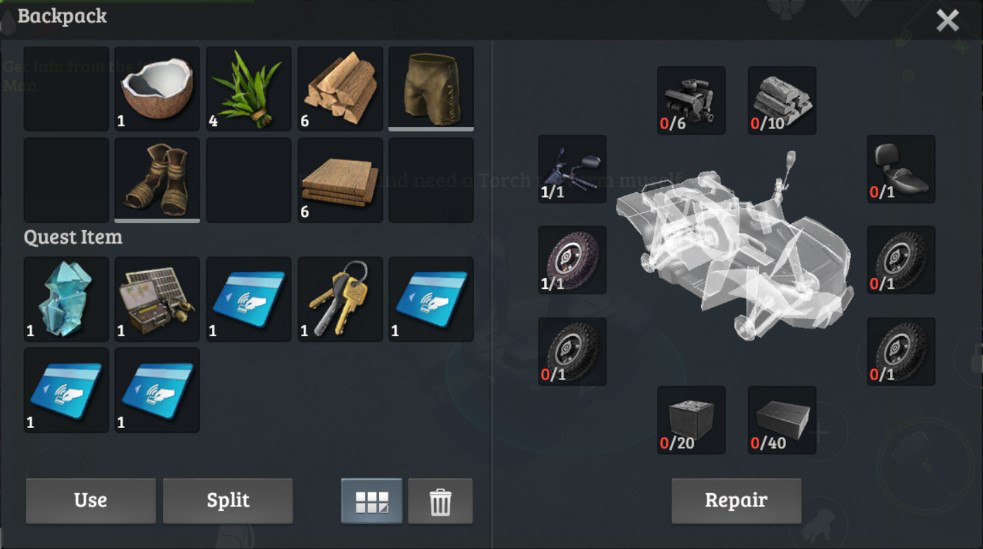The height and width of the screenshot is (549, 983).
Task: Choose the stack of wood logs
Action: click(340, 89)
